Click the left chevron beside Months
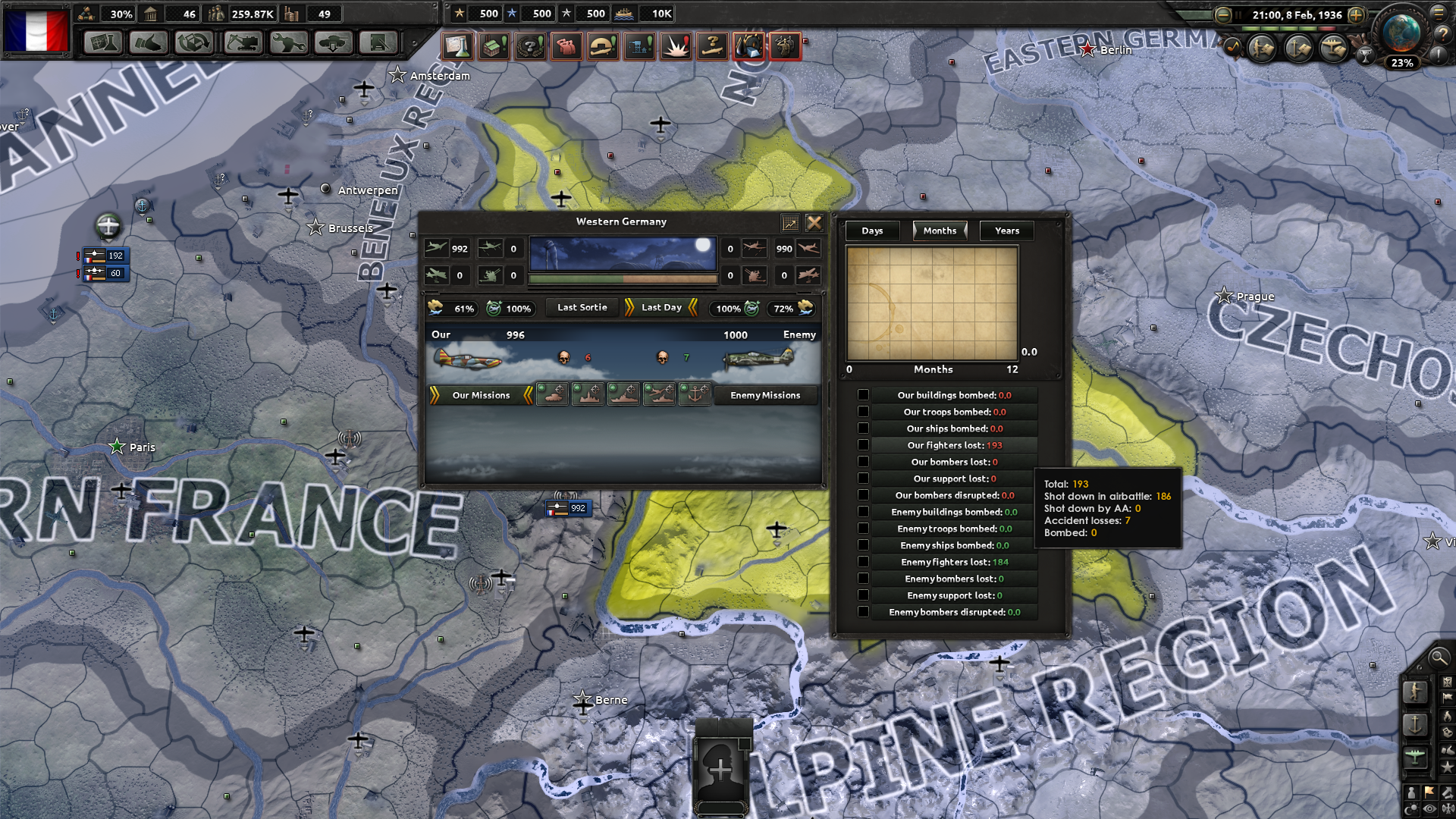1456x819 pixels. [x=914, y=231]
